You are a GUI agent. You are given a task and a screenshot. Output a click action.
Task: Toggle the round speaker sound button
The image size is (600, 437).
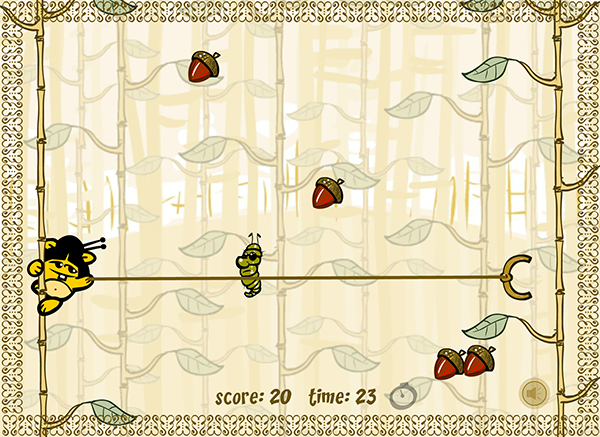[534, 393]
